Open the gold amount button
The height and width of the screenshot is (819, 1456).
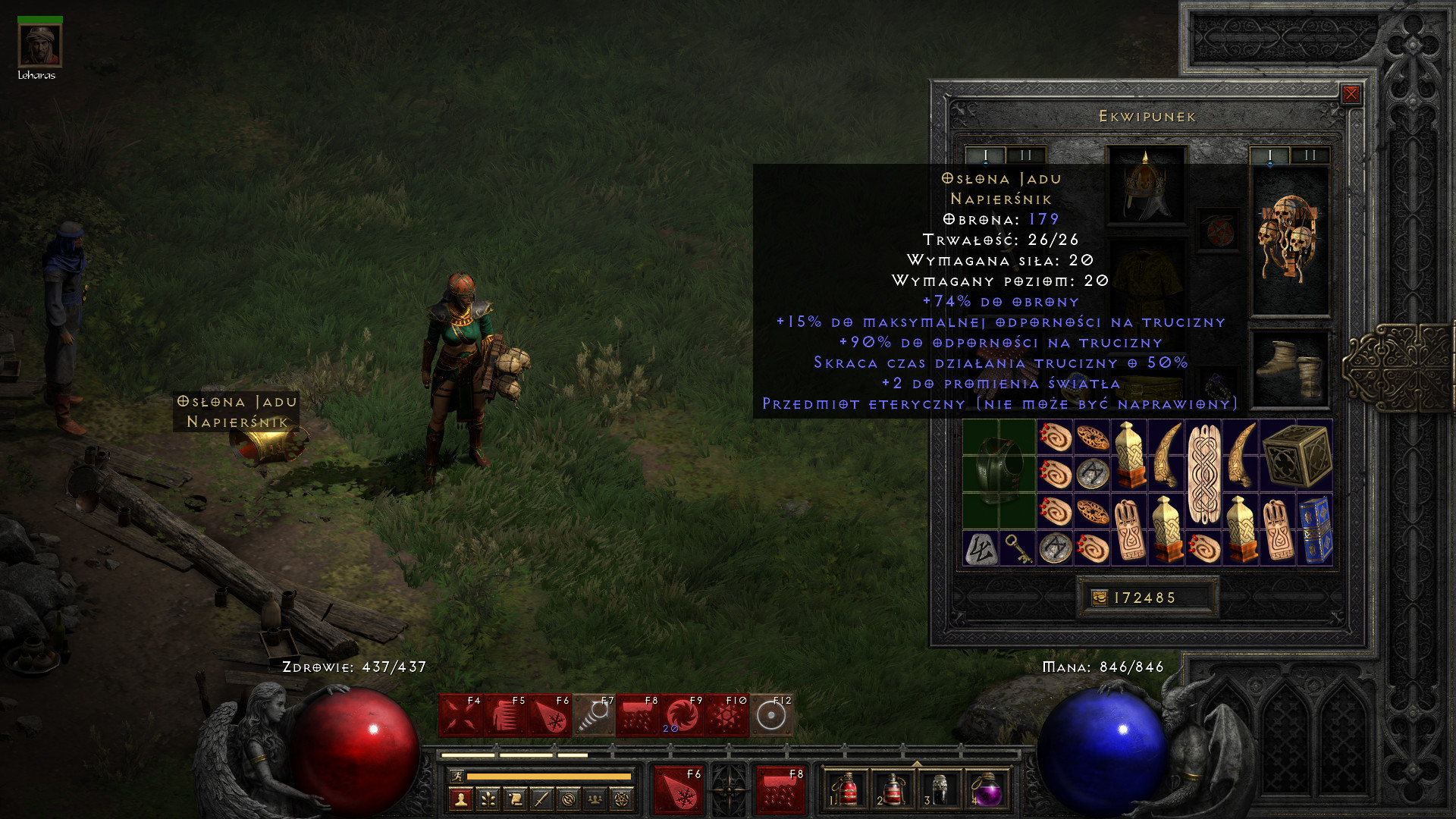coord(1099,598)
